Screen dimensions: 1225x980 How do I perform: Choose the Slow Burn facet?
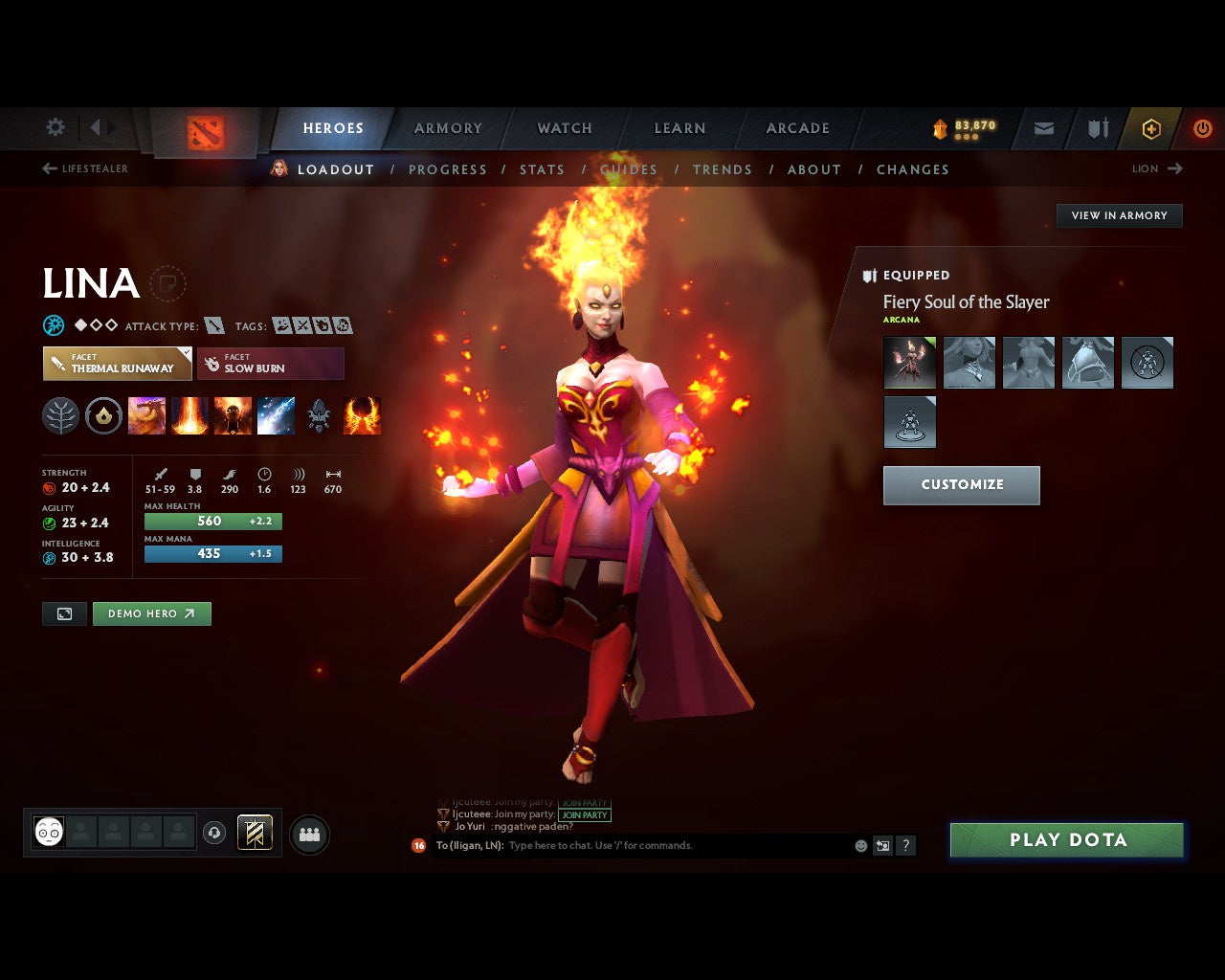271,364
